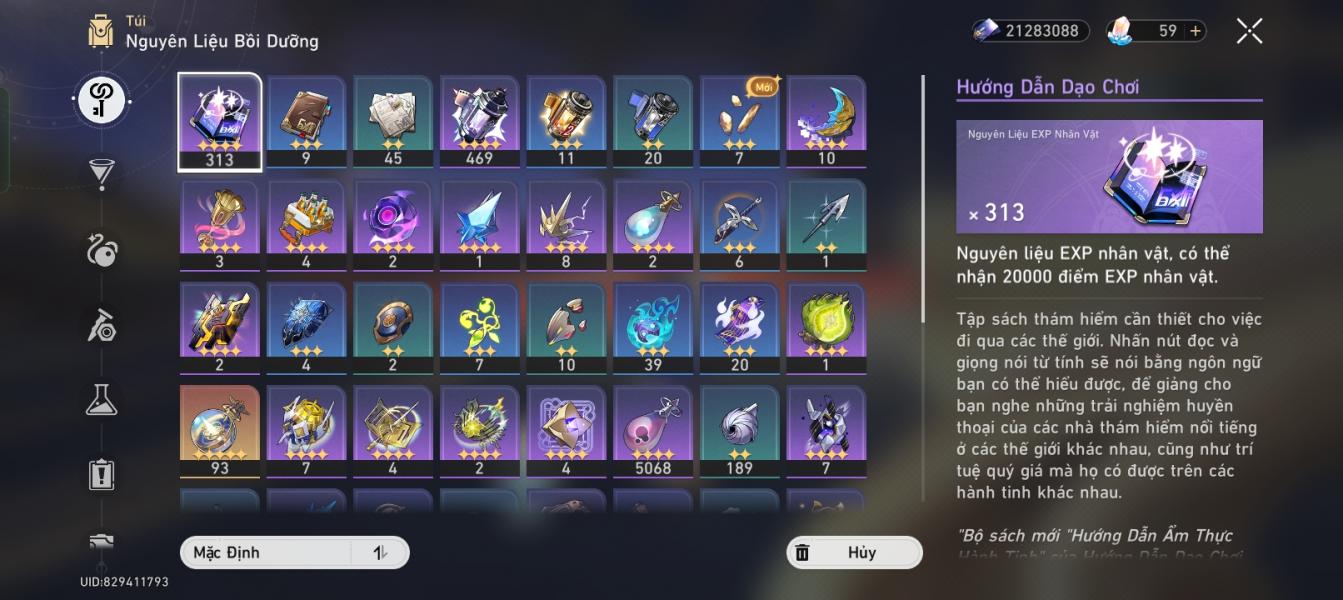
Task: Select the paper notes item with count 45
Action: (393, 120)
